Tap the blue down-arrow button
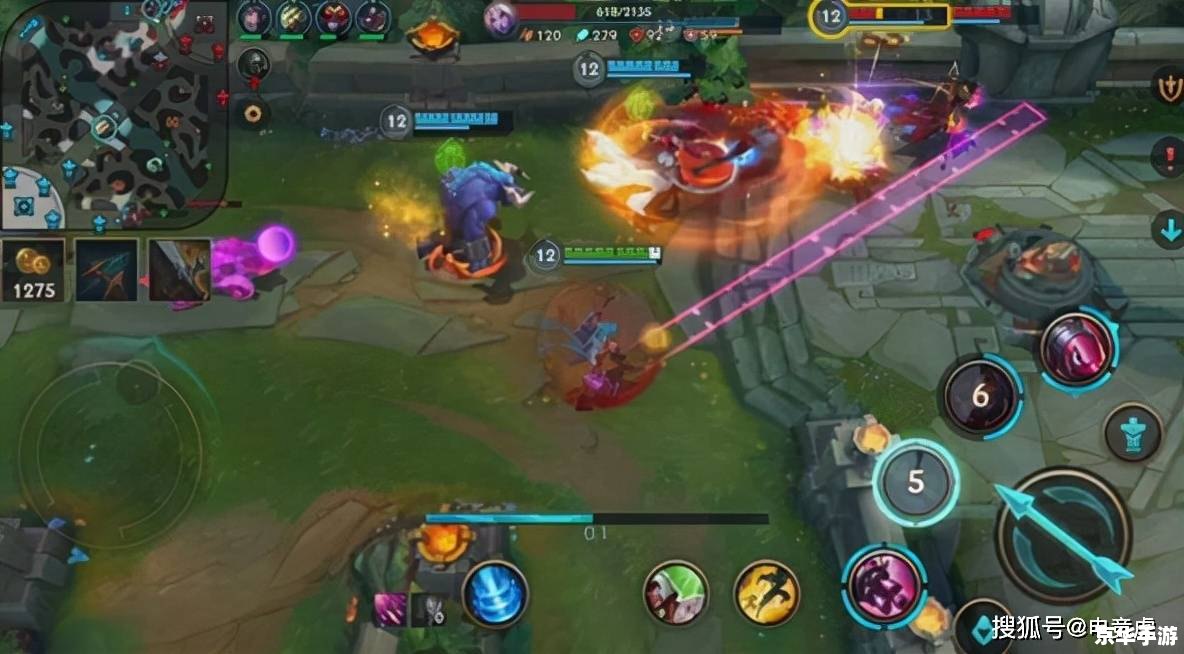The image size is (1184, 654). pos(1168,229)
